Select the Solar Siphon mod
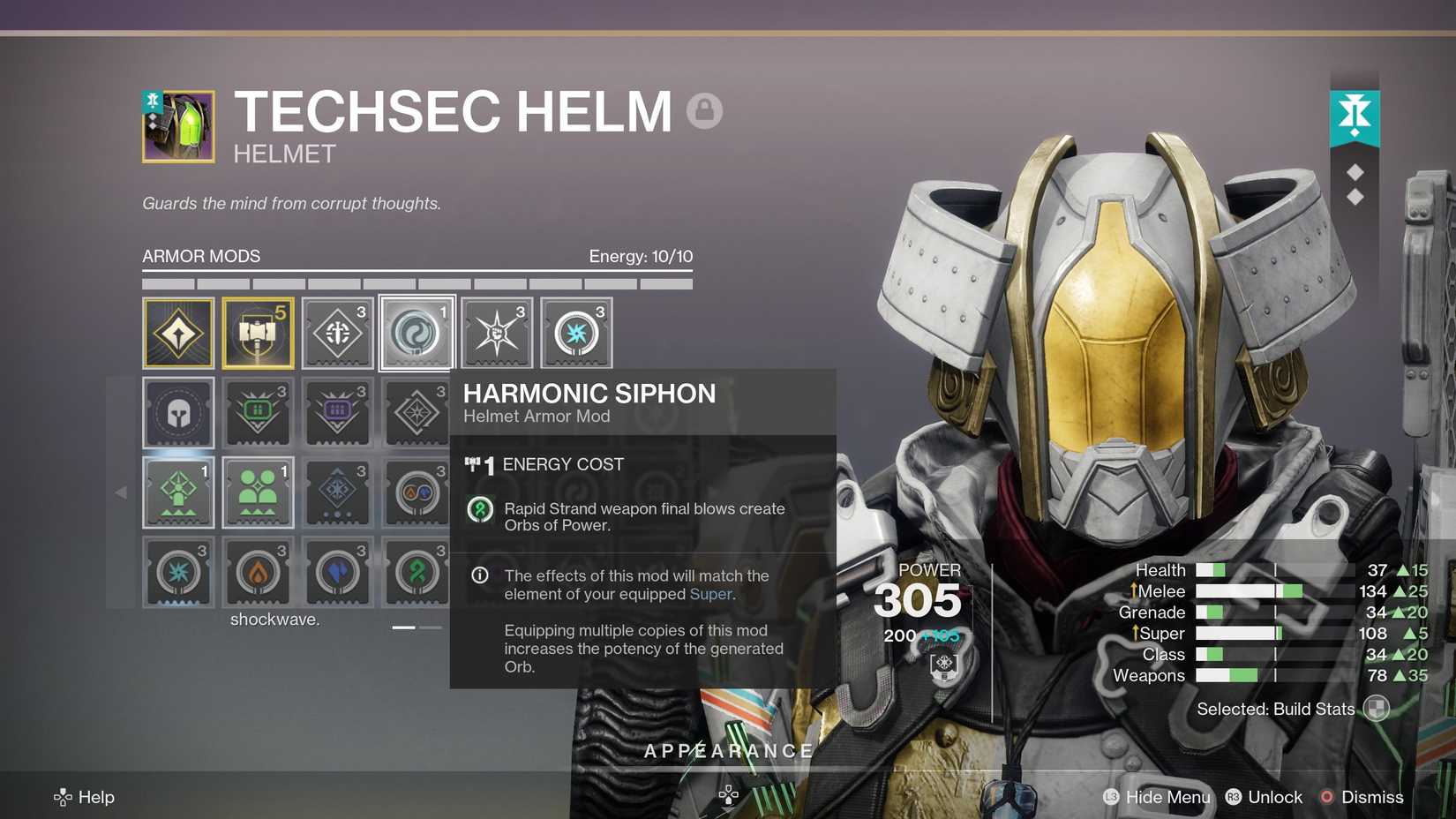 [259, 572]
